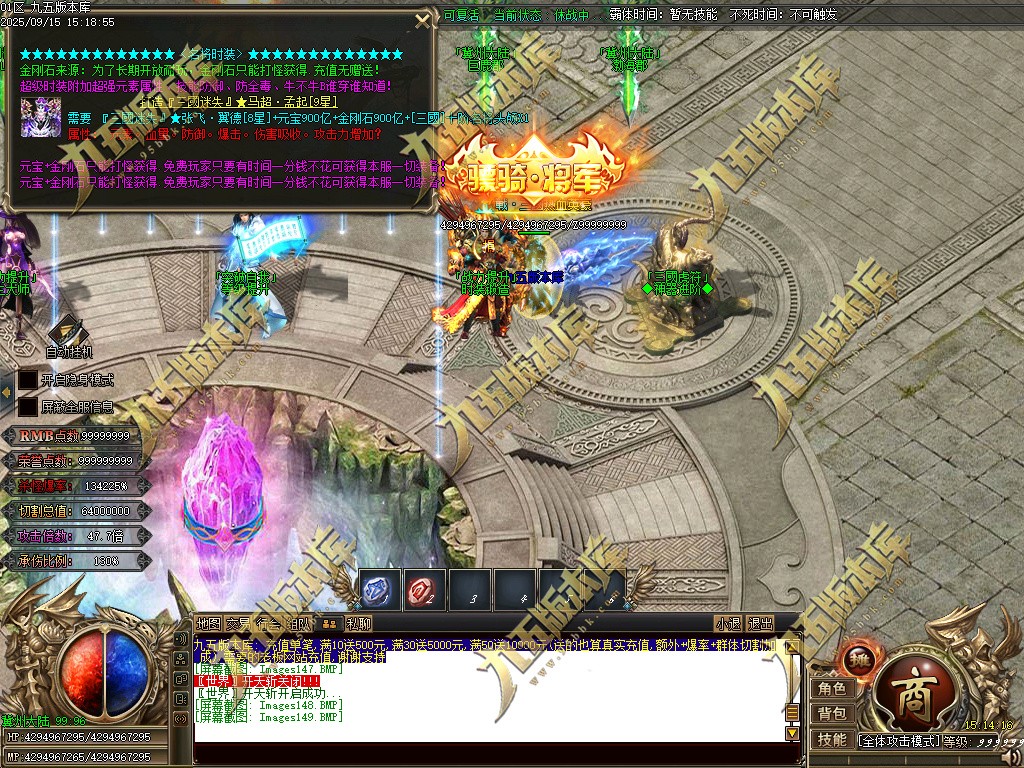This screenshot has height=768, width=1024.
Task: Use the blue gem in hotbar slot one
Action: pyautogui.click(x=379, y=592)
